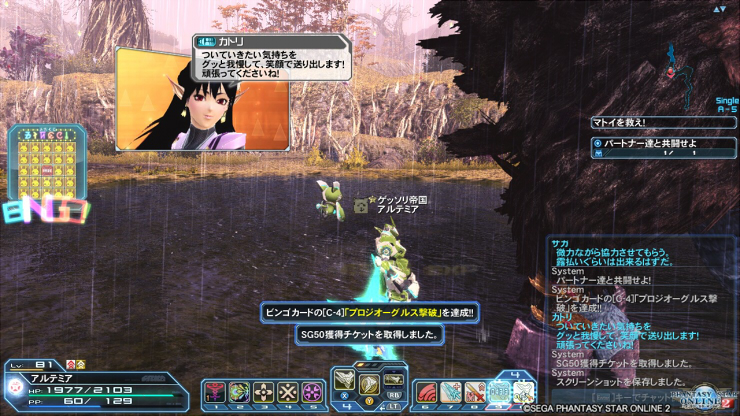Screen dimensions: 740x416
Task: Activate the red winged skill in slot 1
Action: tap(215, 392)
